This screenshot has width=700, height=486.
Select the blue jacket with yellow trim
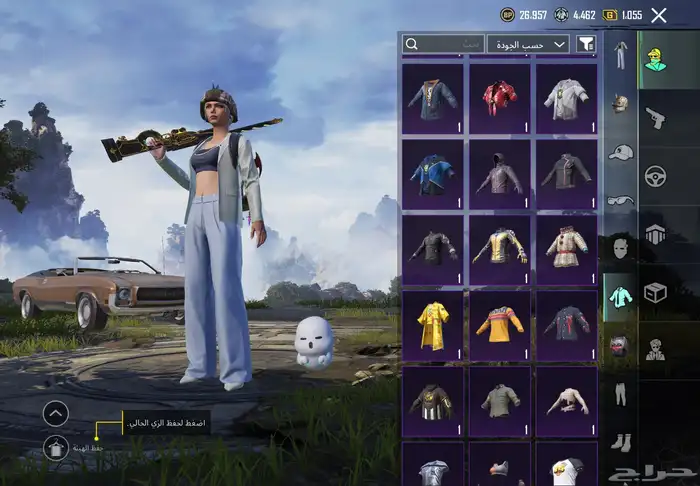coord(432,173)
